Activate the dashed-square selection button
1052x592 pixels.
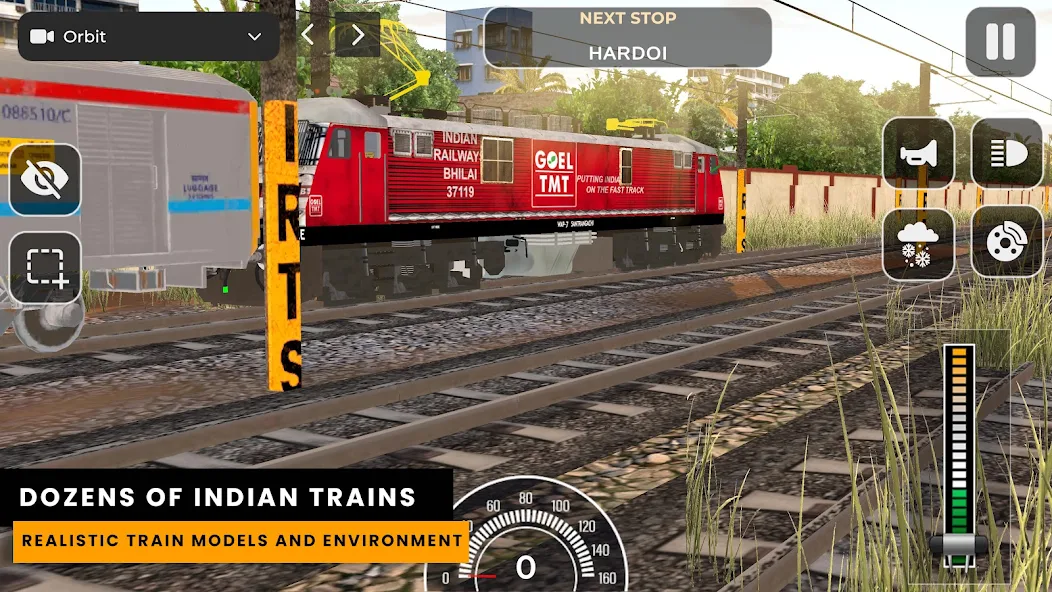tap(45, 268)
